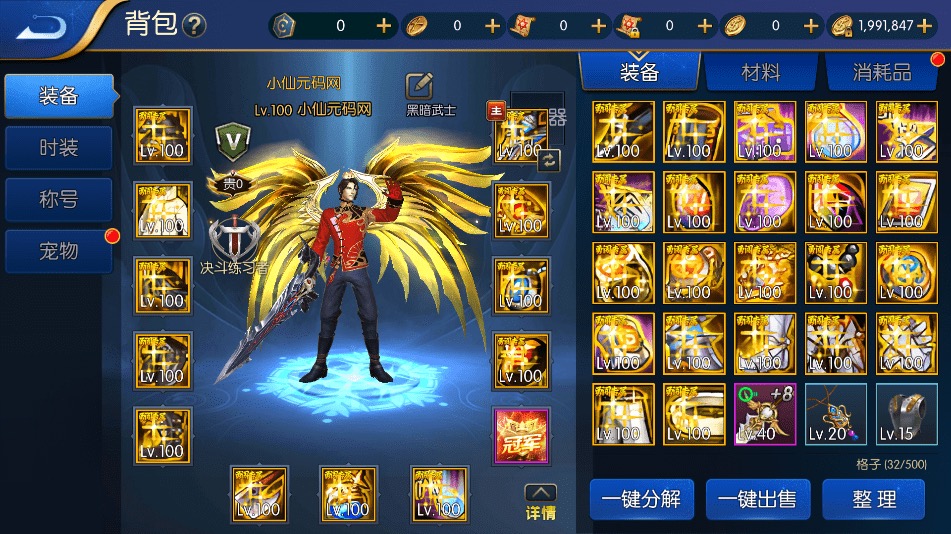Switch to the 时装 side tab
The height and width of the screenshot is (534, 951).
pyautogui.click(x=59, y=148)
